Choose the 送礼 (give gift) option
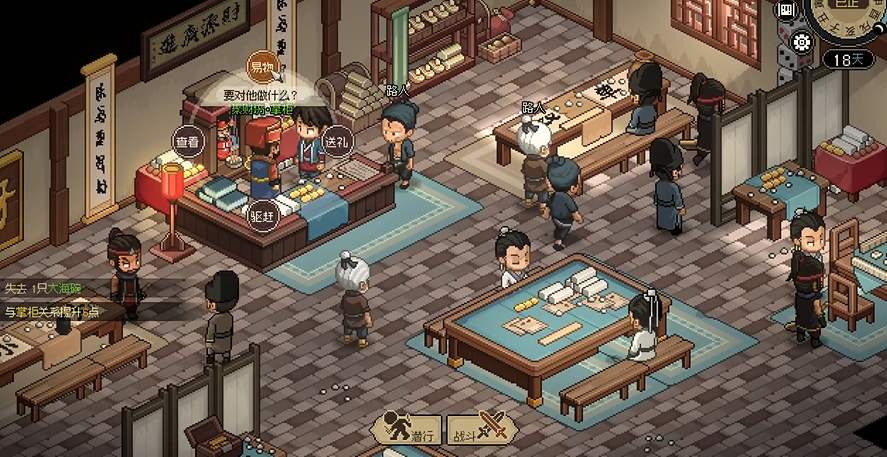 tap(336, 142)
